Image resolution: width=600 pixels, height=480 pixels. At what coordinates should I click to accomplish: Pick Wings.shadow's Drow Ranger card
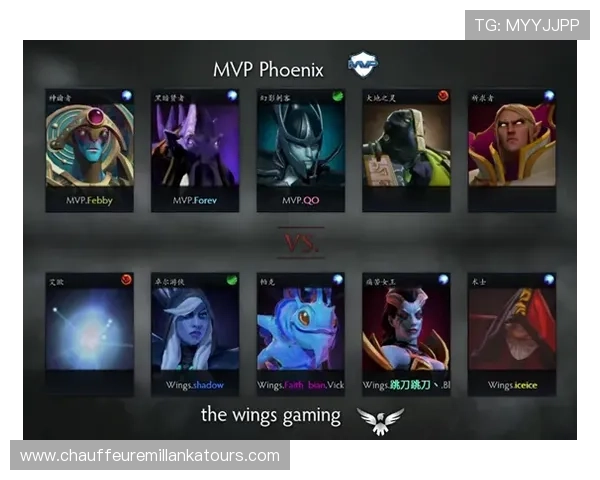point(194,334)
